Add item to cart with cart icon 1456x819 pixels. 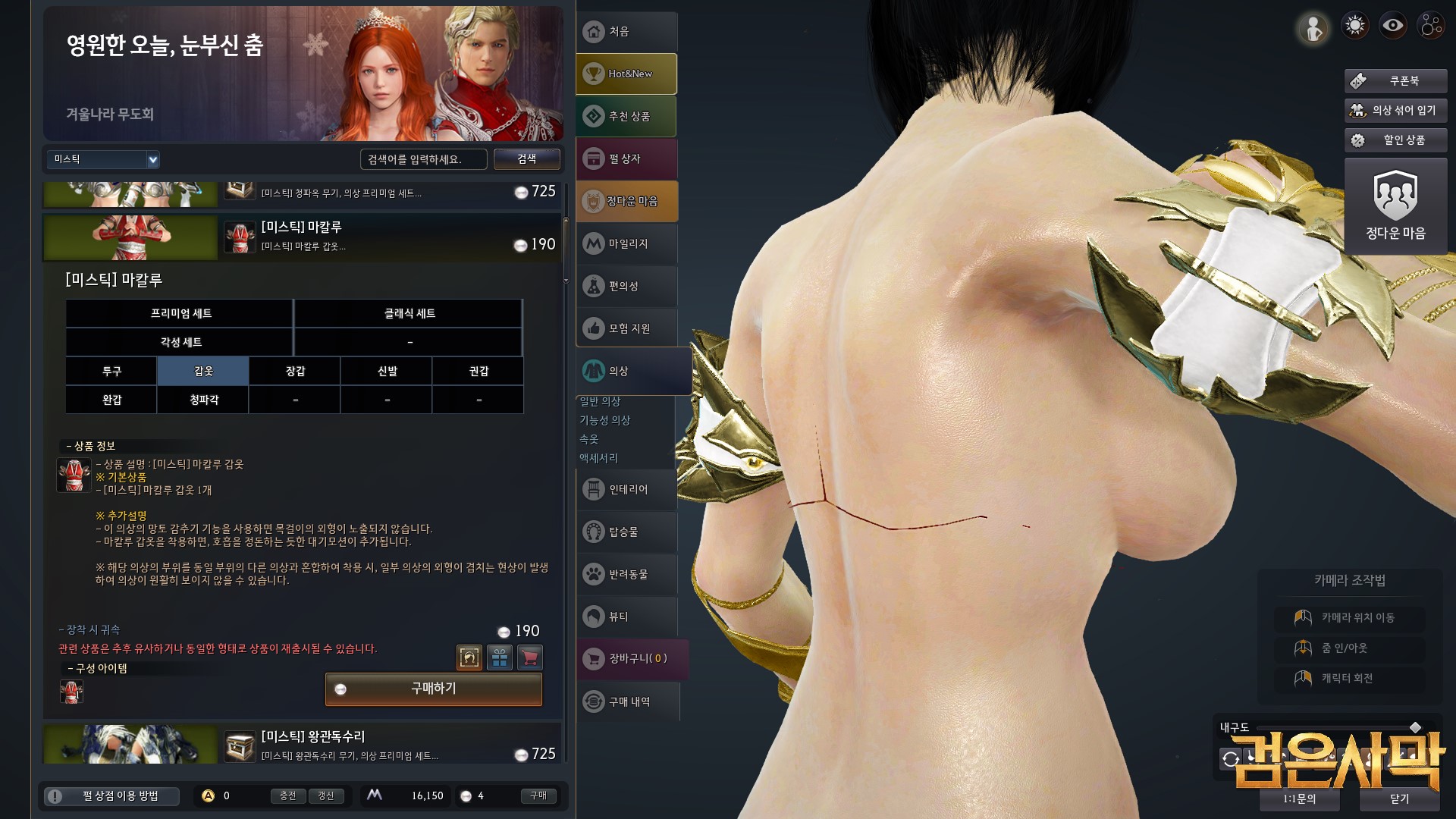[530, 657]
